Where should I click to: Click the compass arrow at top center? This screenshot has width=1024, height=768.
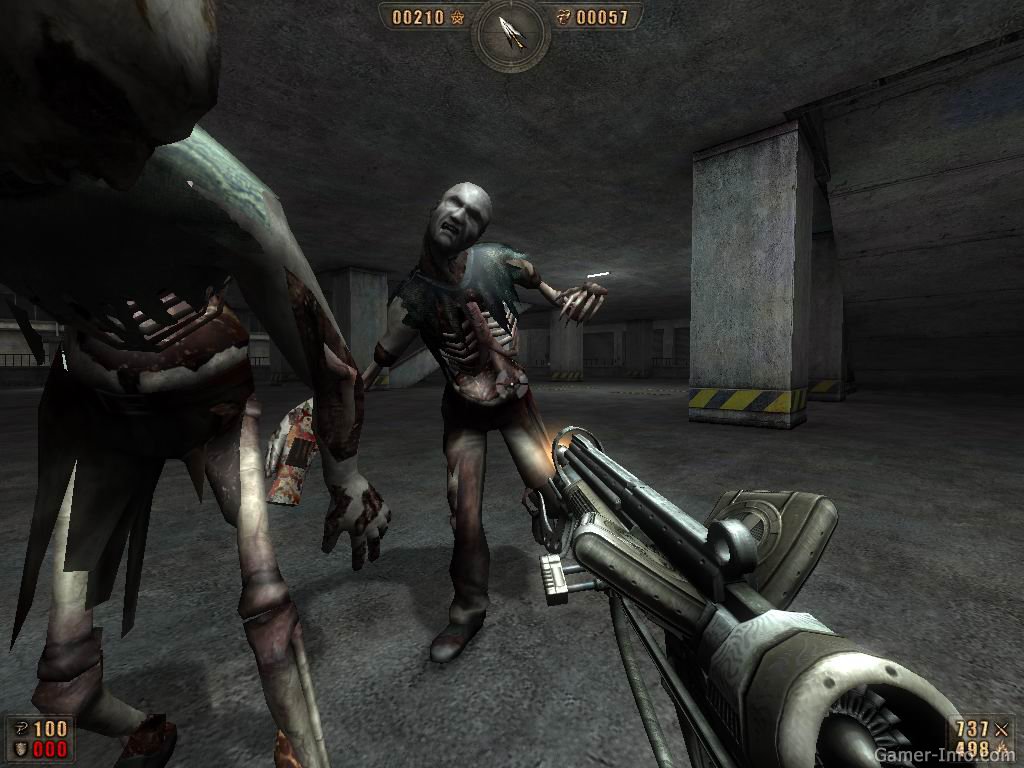coord(511,32)
